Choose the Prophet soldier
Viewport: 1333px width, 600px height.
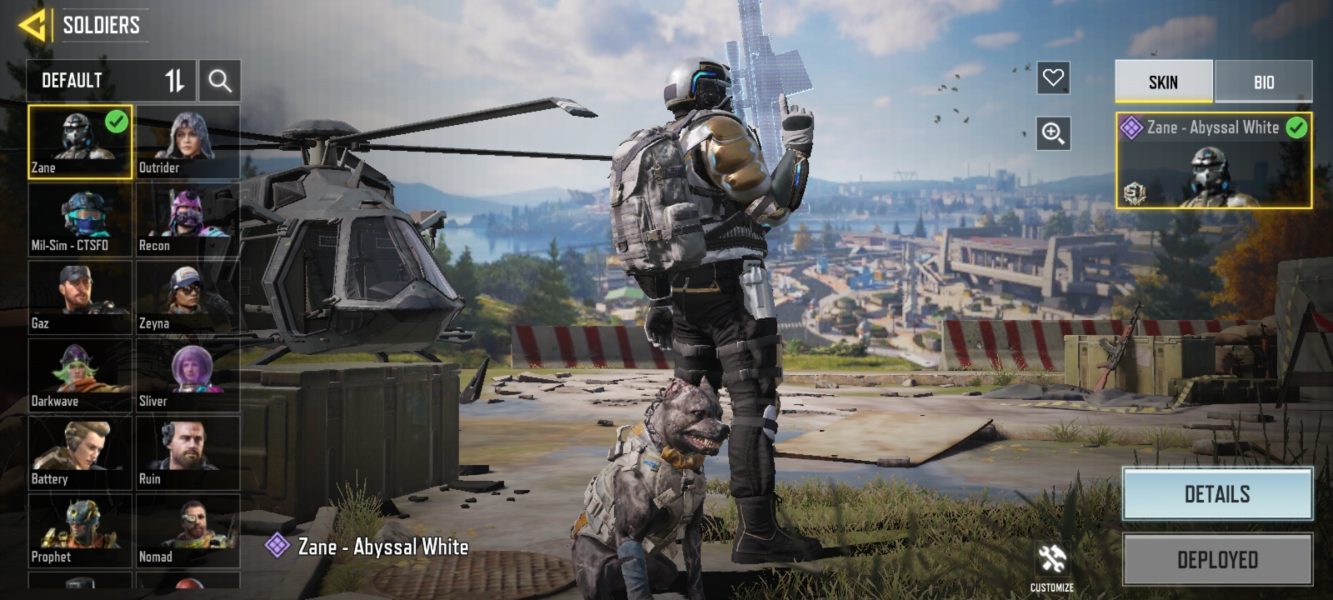(x=80, y=530)
